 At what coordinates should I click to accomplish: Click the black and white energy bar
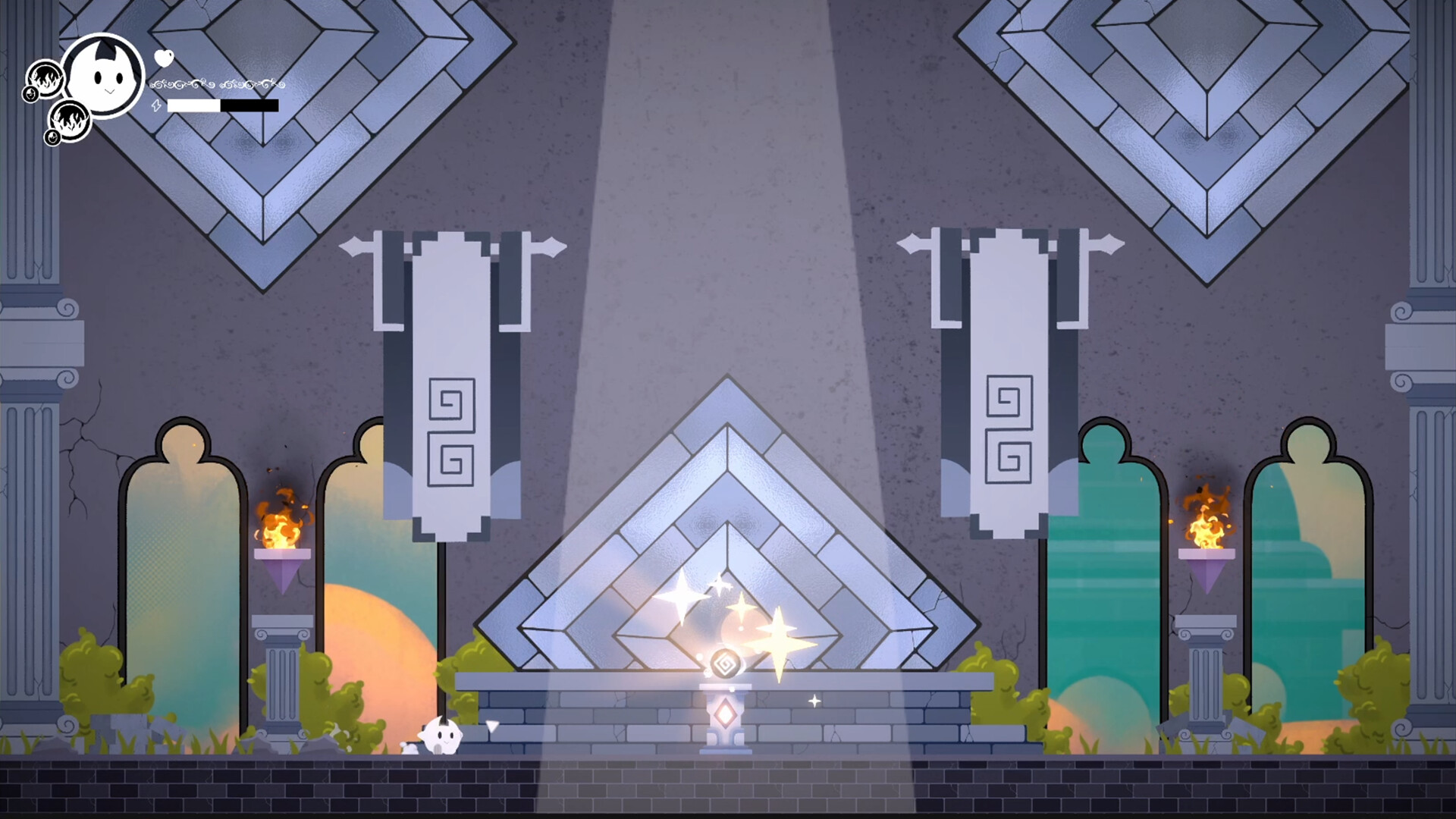click(x=221, y=105)
